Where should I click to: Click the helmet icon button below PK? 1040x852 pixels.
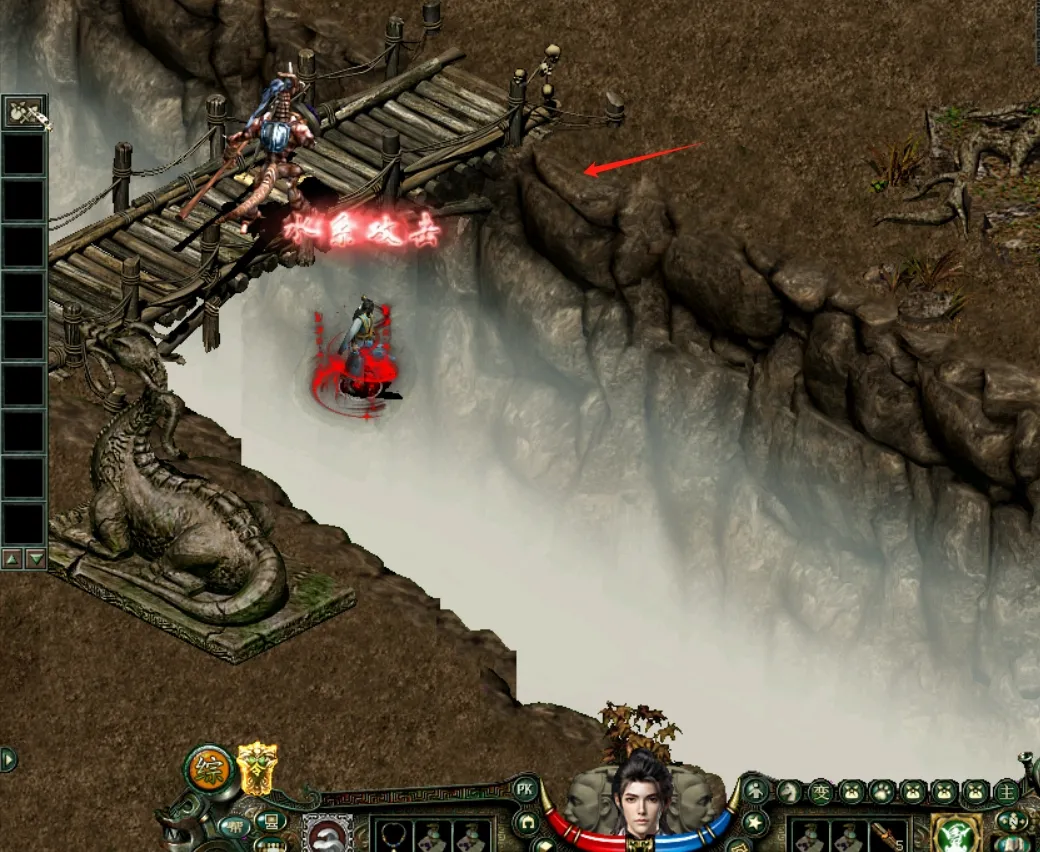tap(527, 824)
